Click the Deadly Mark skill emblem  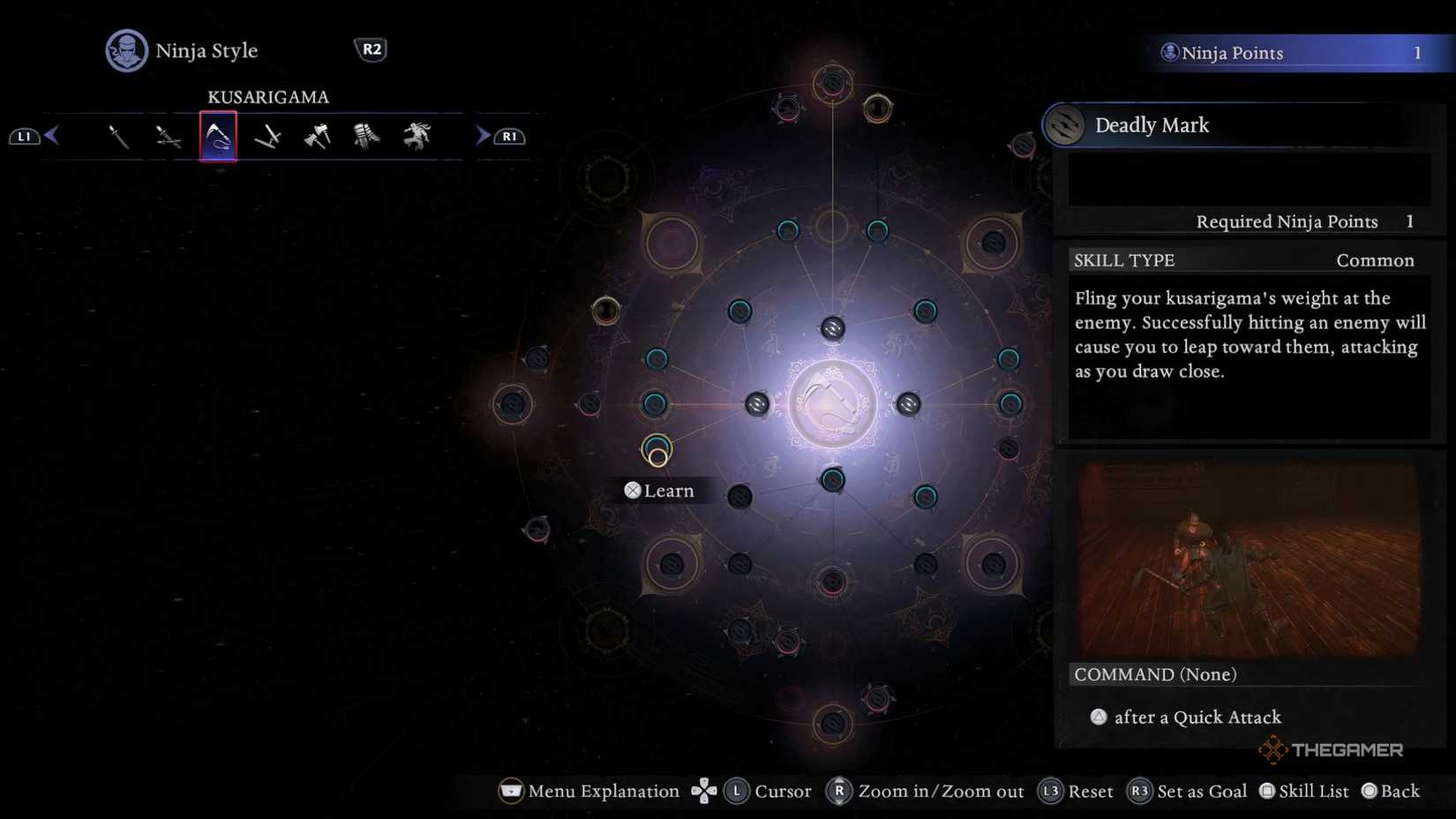click(1065, 125)
